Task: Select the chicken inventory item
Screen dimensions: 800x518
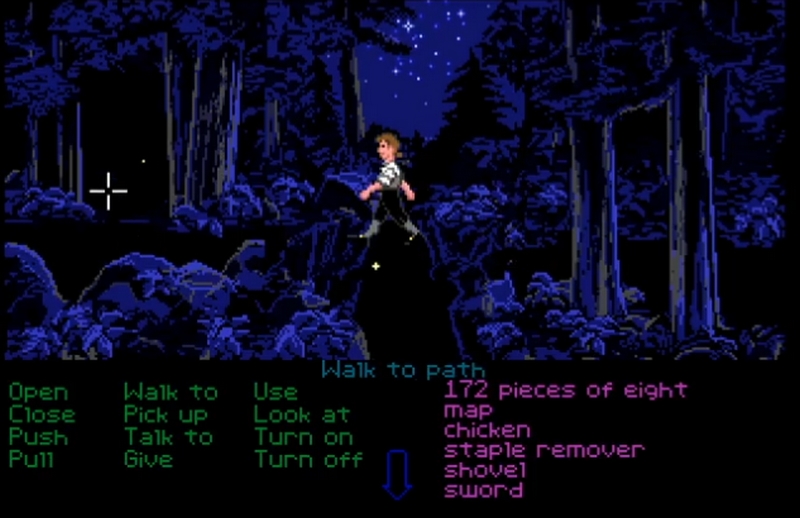Action: point(487,430)
